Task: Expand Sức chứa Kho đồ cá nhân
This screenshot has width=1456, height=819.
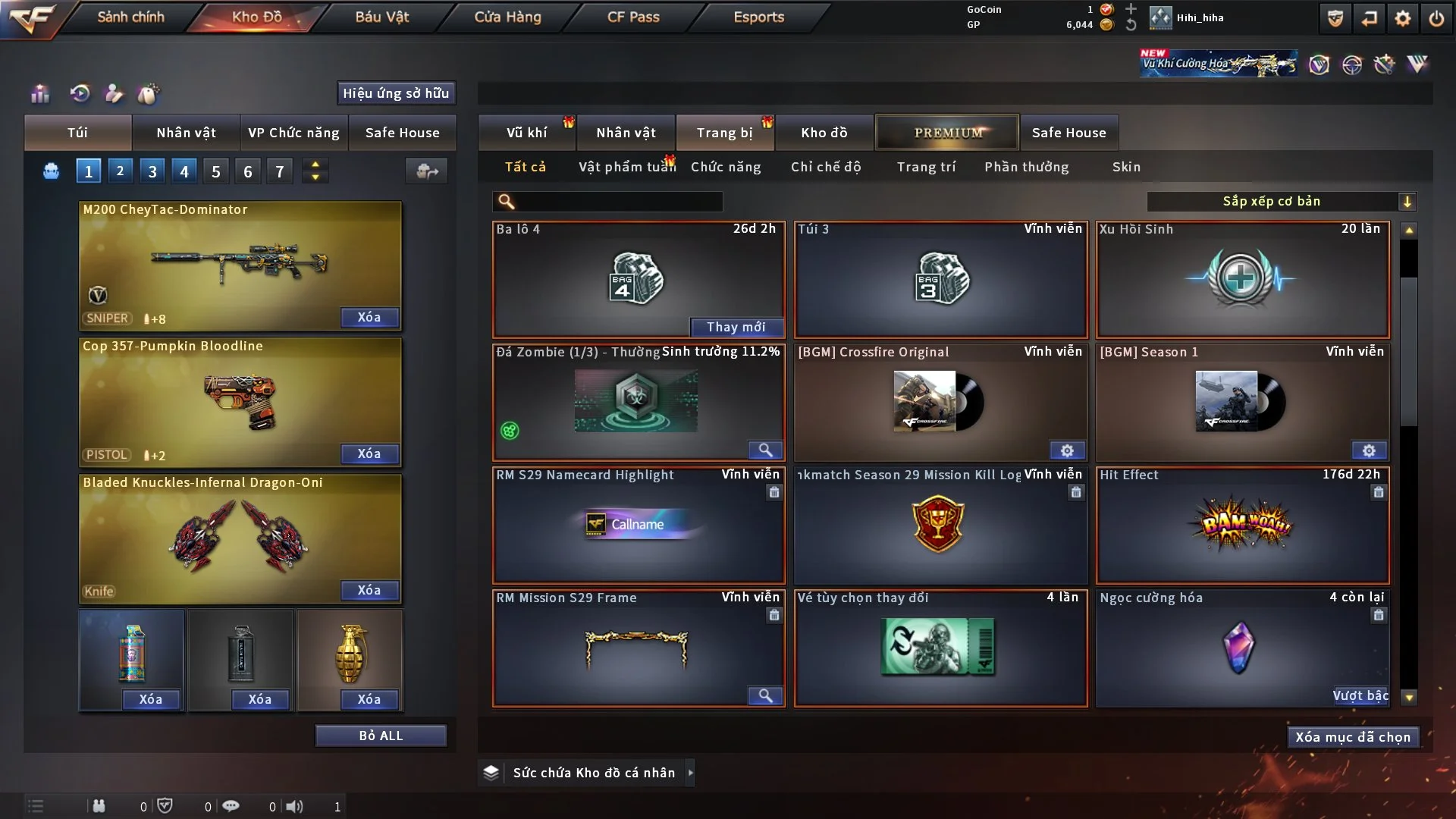Action: (x=690, y=773)
